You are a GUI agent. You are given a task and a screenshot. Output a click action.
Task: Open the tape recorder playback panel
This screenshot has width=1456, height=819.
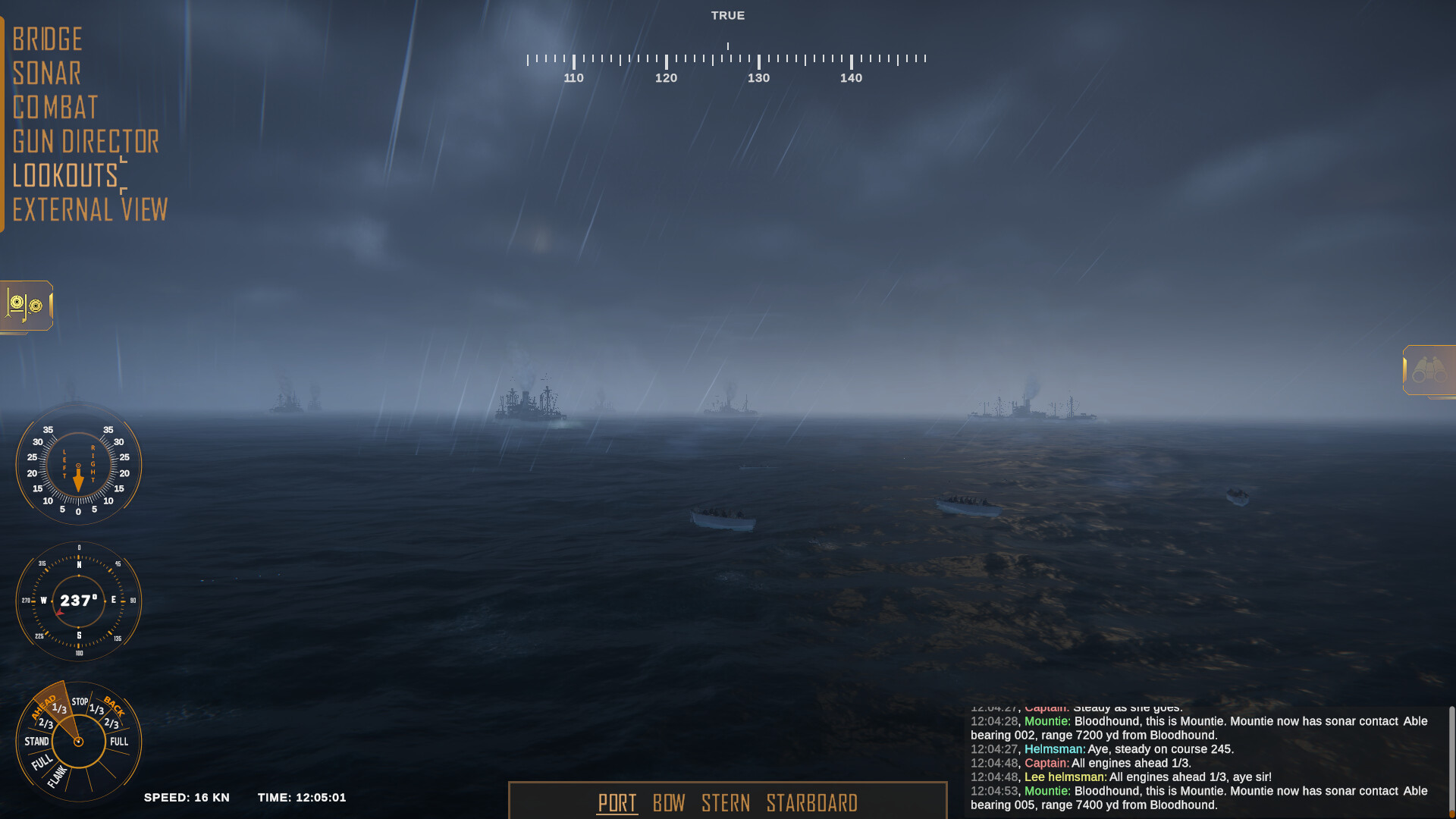[x=26, y=306]
